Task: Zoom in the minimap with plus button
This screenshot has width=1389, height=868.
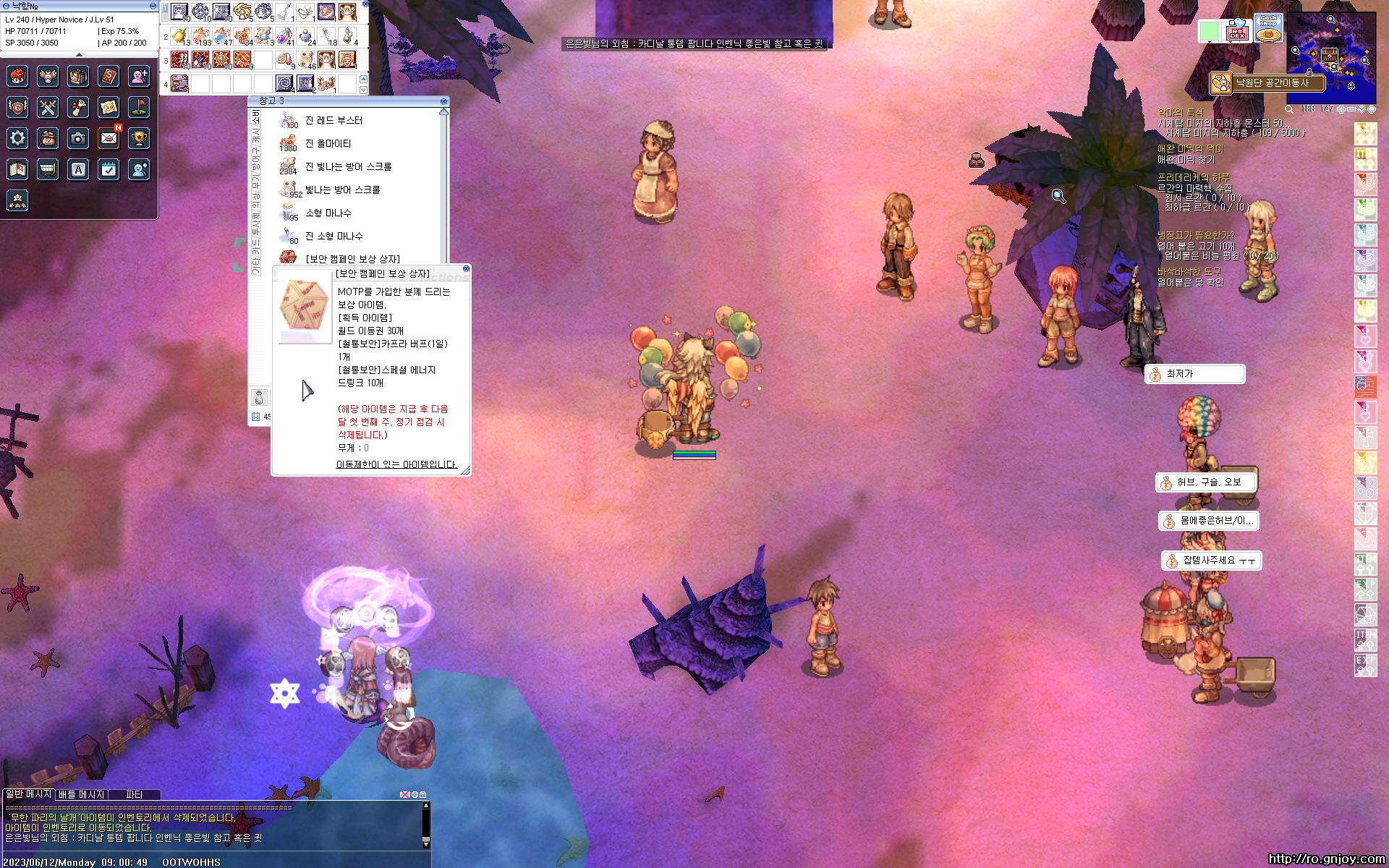Action: point(1341,109)
